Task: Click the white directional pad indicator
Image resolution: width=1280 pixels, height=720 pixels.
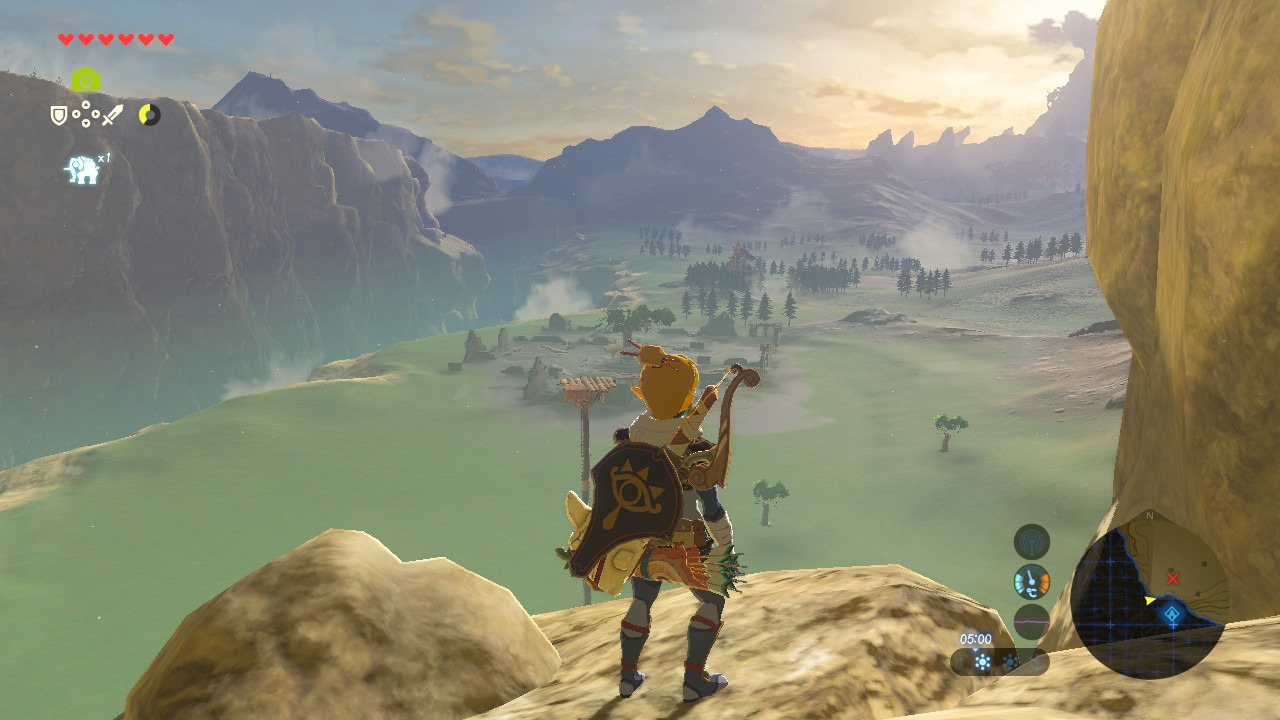Action: [86, 115]
